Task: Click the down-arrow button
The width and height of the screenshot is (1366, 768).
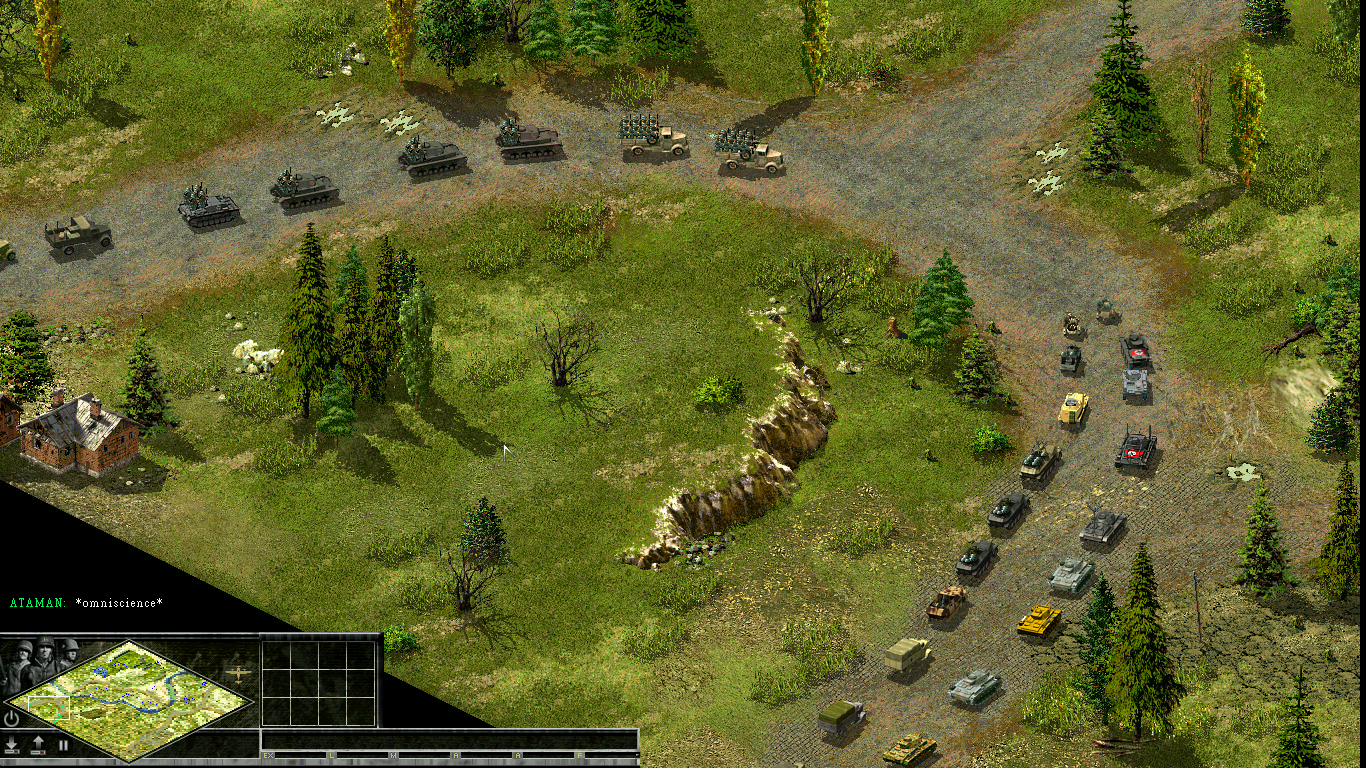Action: 12,745
